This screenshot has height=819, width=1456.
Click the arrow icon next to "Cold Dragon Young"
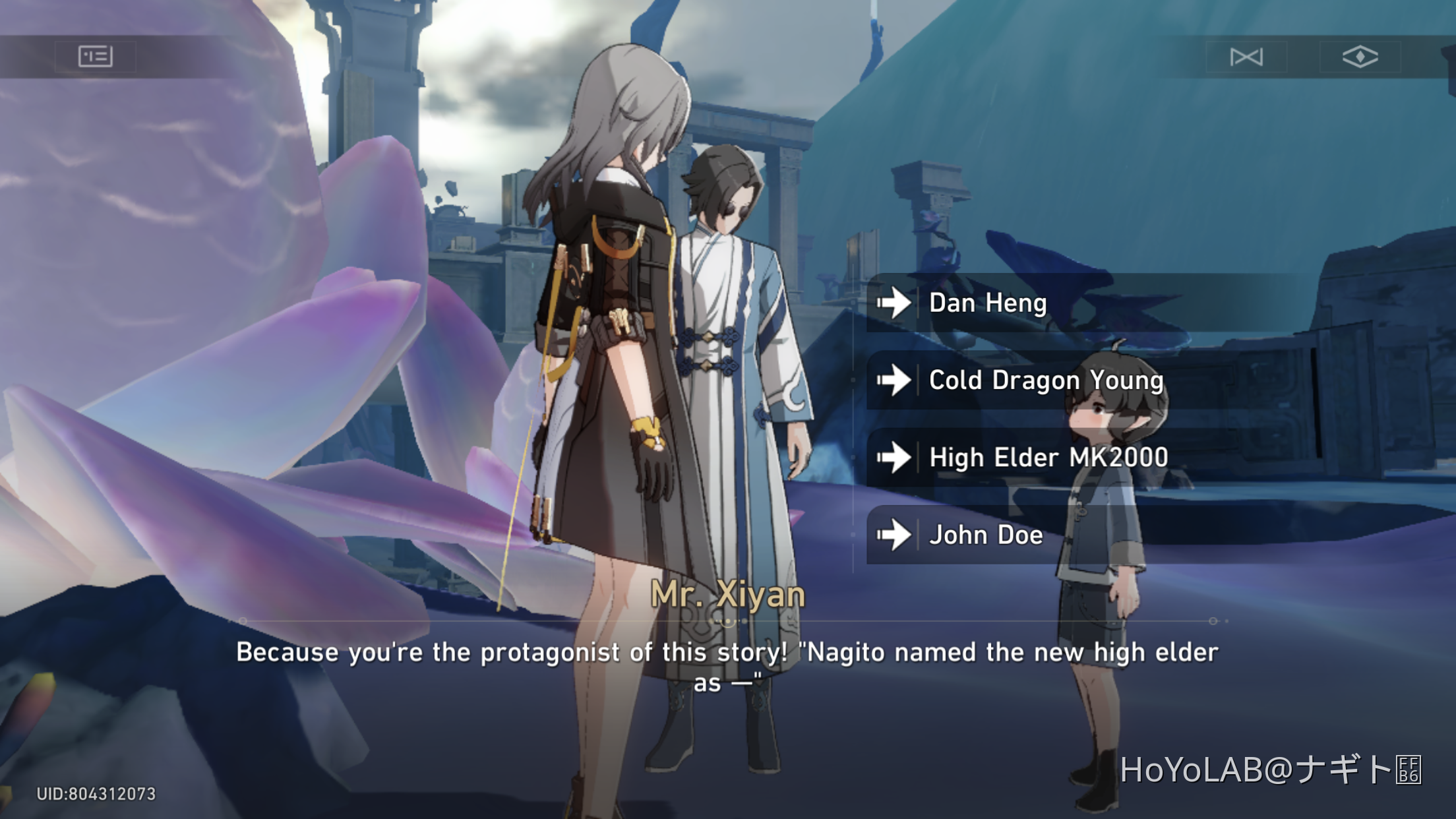[894, 380]
